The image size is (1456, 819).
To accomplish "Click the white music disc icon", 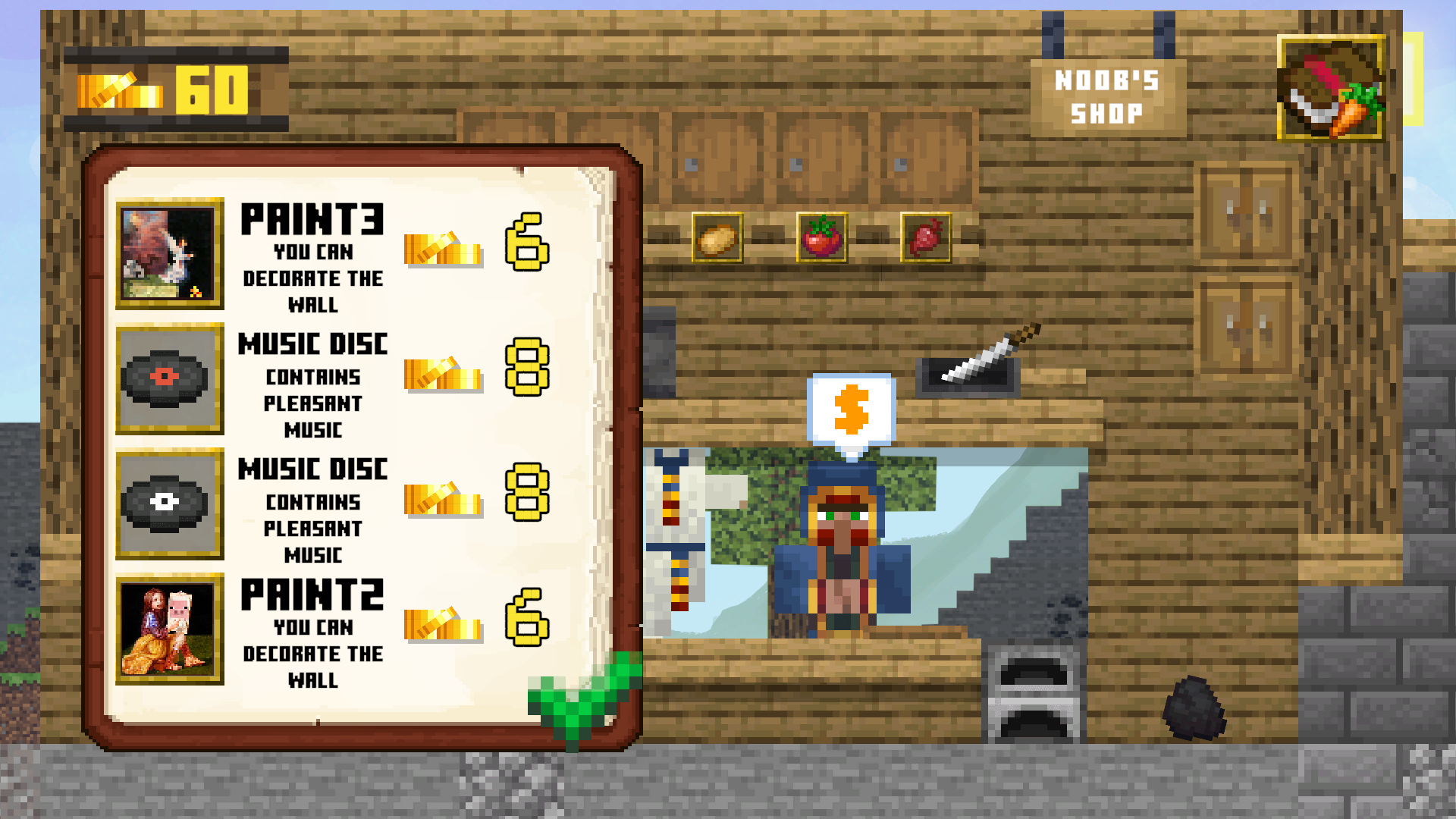I will 169,504.
